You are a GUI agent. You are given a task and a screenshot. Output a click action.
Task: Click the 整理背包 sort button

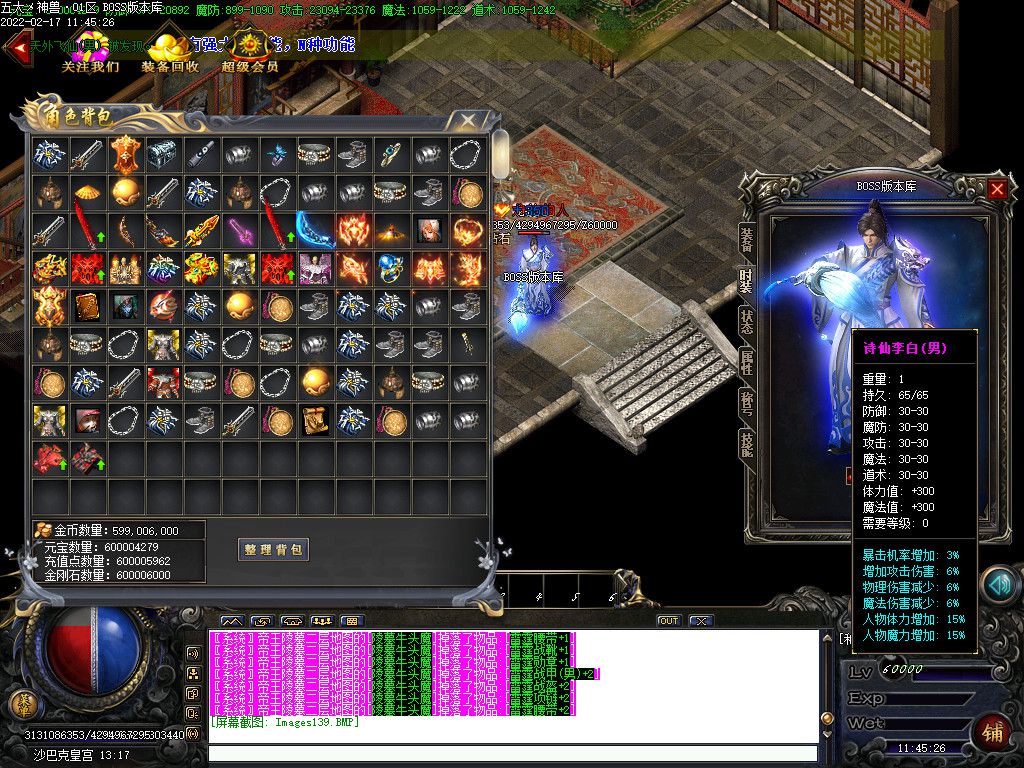pos(273,549)
